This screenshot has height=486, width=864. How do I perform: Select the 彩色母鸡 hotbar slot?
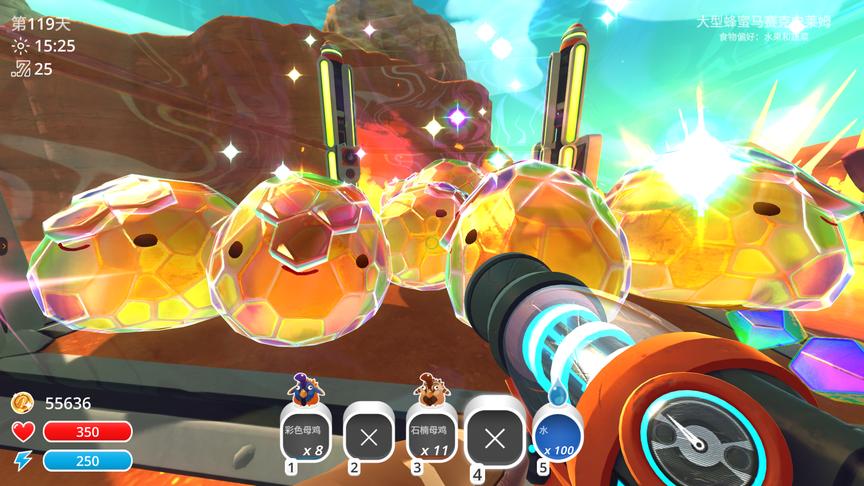coord(305,436)
